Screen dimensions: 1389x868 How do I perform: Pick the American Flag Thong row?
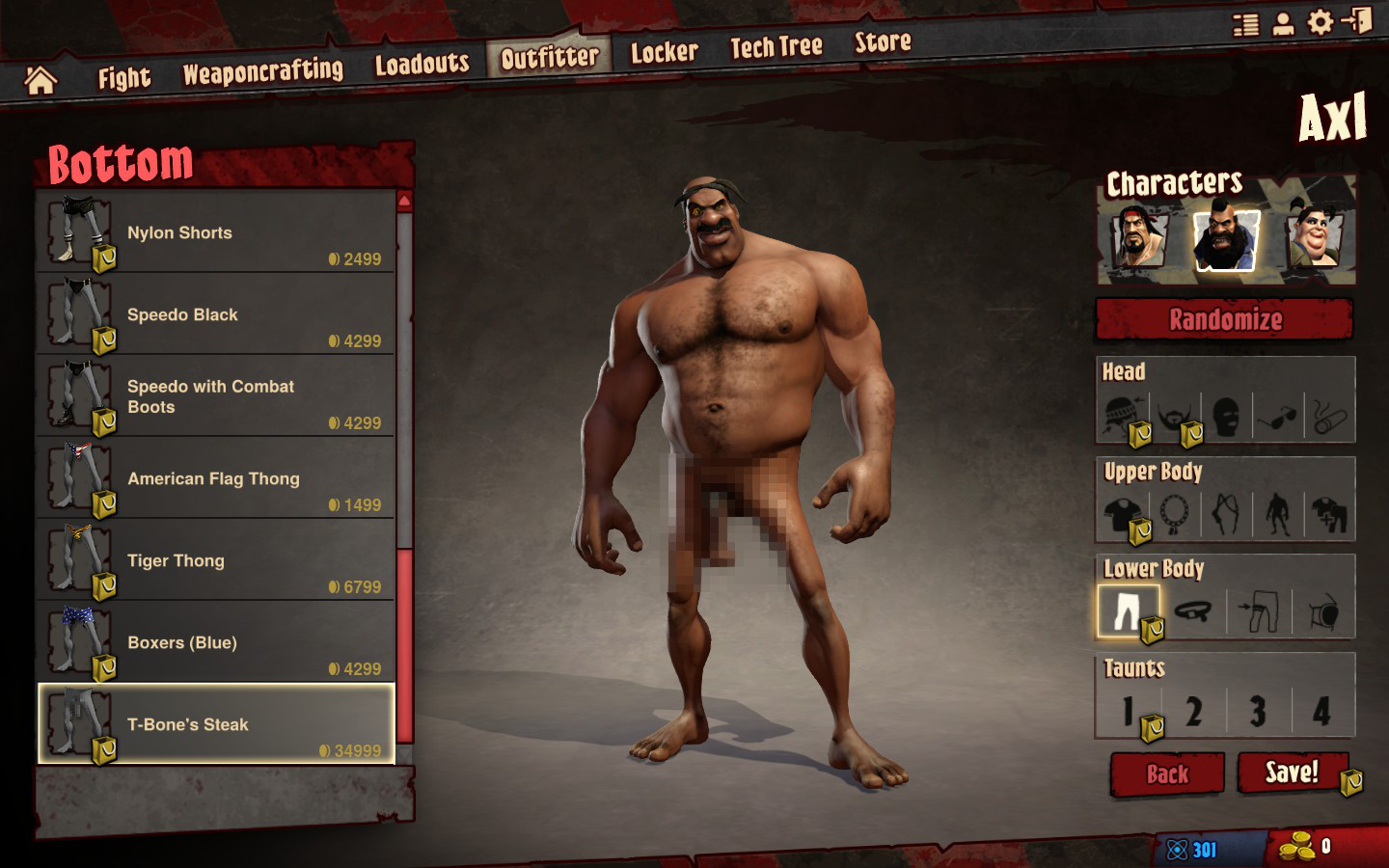point(216,478)
